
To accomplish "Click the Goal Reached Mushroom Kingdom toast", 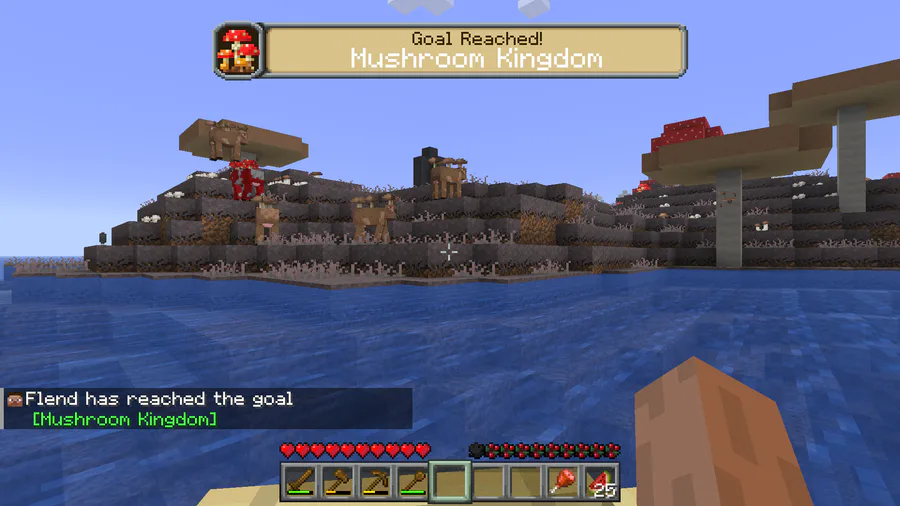I will 450,50.
